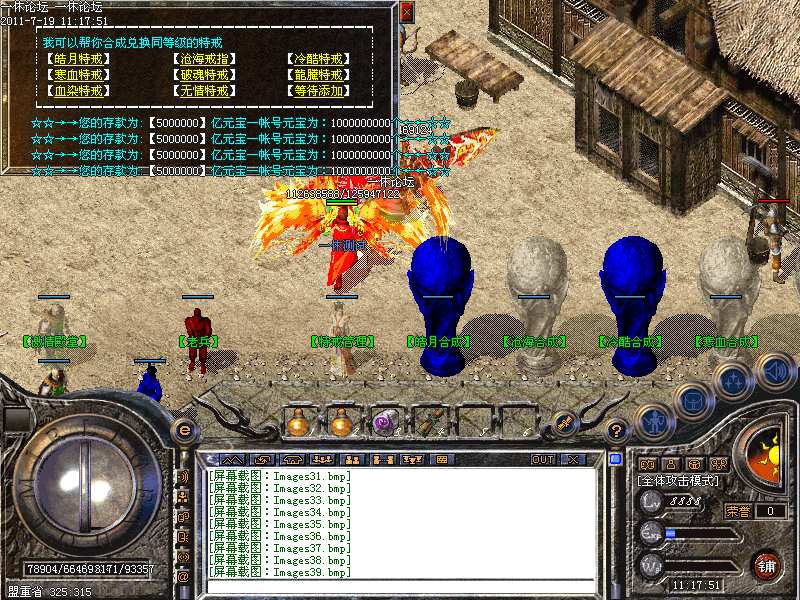Click the OUT button above chat
Image resolution: width=800 pixels, height=600 pixels.
point(543,460)
